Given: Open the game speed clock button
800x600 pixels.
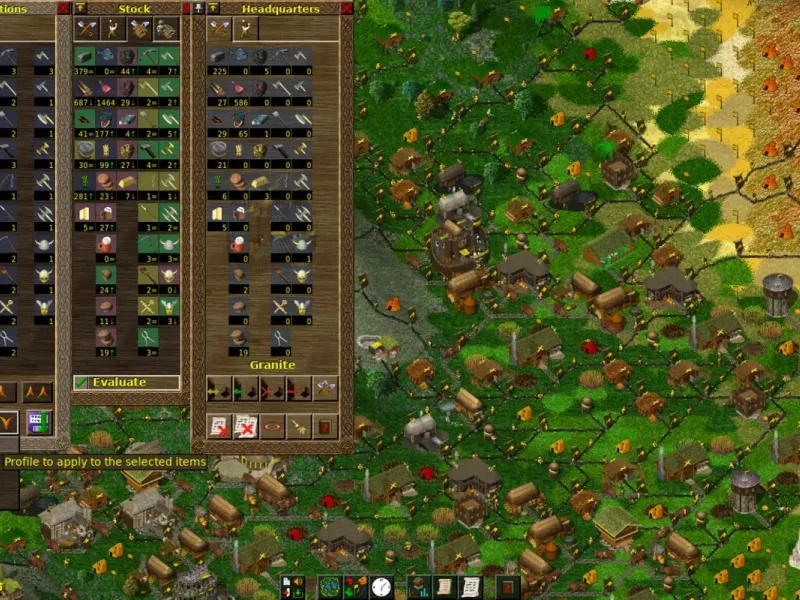Looking at the screenshot, I should [x=381, y=587].
